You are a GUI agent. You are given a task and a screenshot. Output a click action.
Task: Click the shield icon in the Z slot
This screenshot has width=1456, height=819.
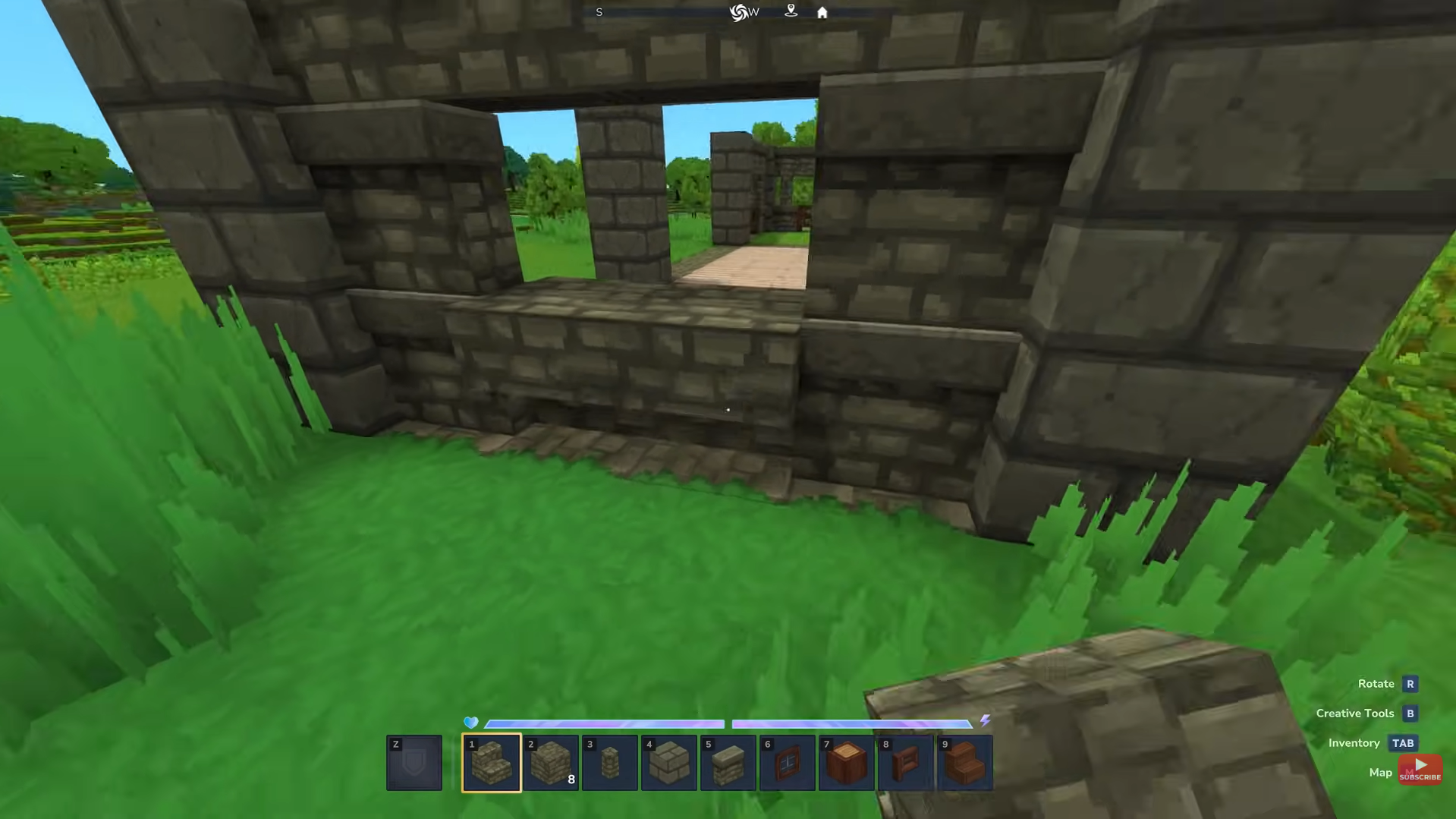coord(414,763)
